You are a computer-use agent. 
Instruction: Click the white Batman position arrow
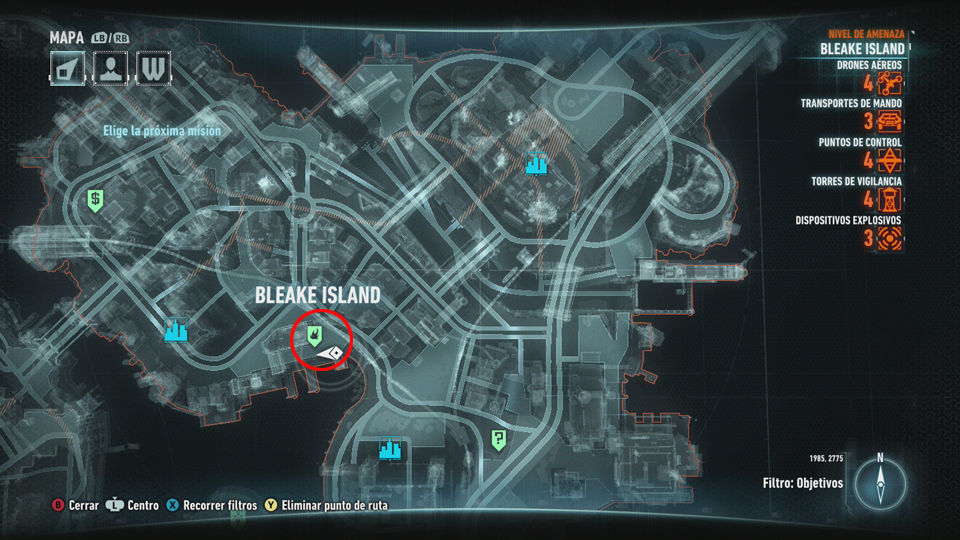point(331,353)
